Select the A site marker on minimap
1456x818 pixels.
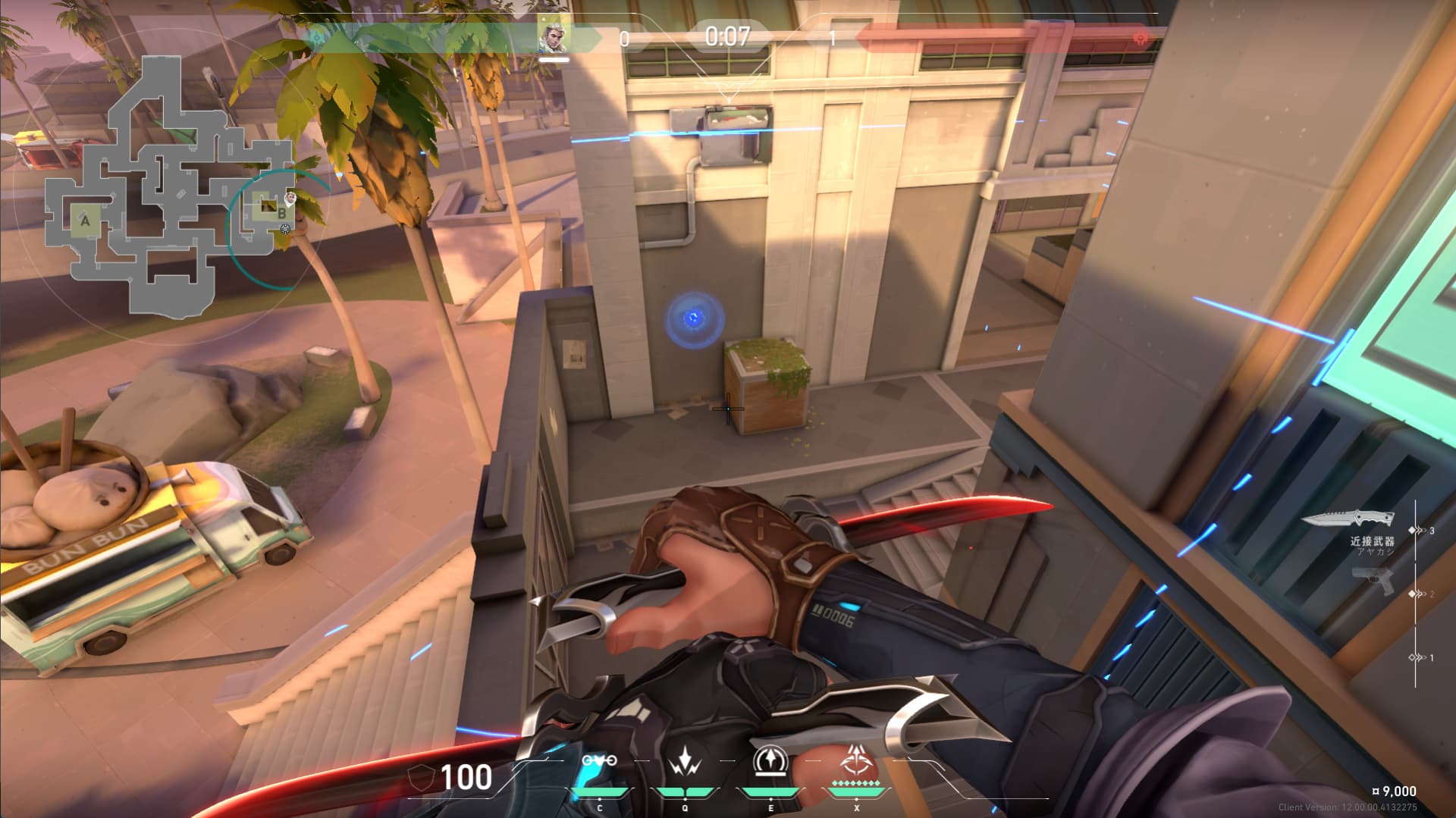click(x=86, y=221)
